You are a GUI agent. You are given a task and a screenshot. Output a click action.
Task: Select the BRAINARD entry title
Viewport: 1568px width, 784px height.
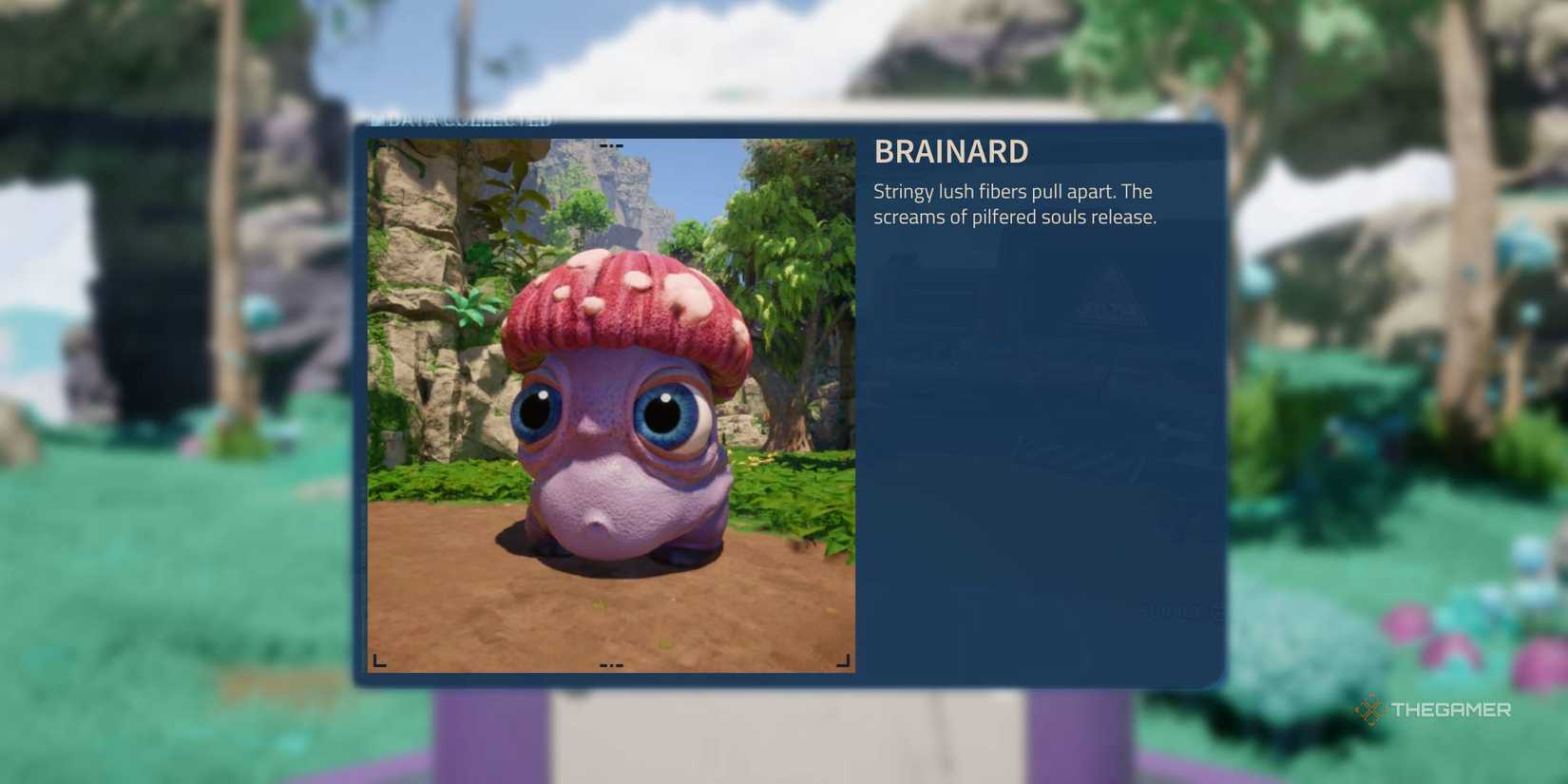pyautogui.click(x=950, y=151)
